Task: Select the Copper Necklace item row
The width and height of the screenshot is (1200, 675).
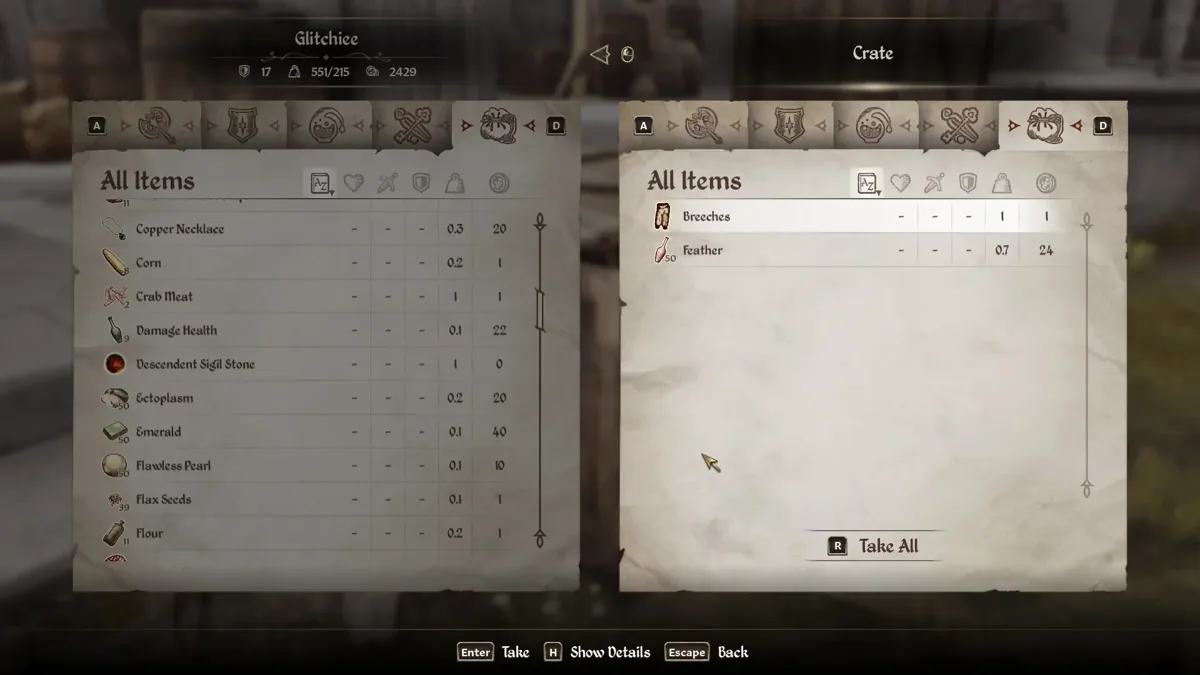Action: pos(180,229)
